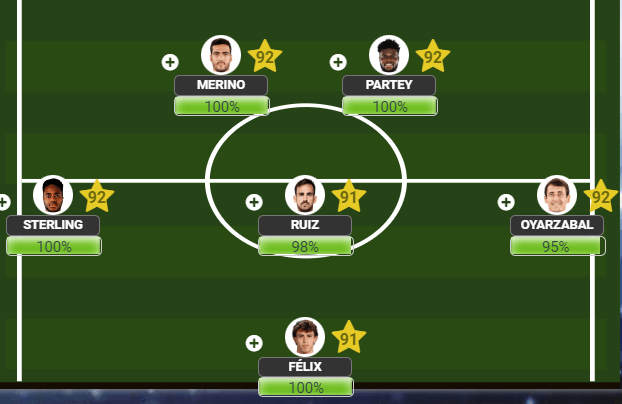
Task: Click the RUIZ name label
Action: pos(305,225)
